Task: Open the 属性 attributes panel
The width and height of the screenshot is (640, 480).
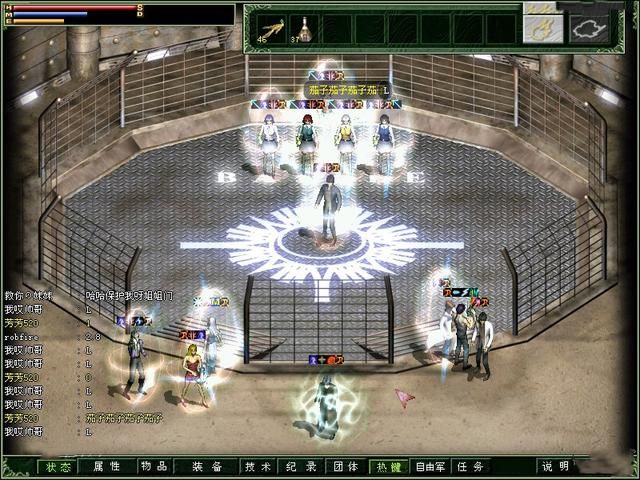Action: pyautogui.click(x=107, y=467)
